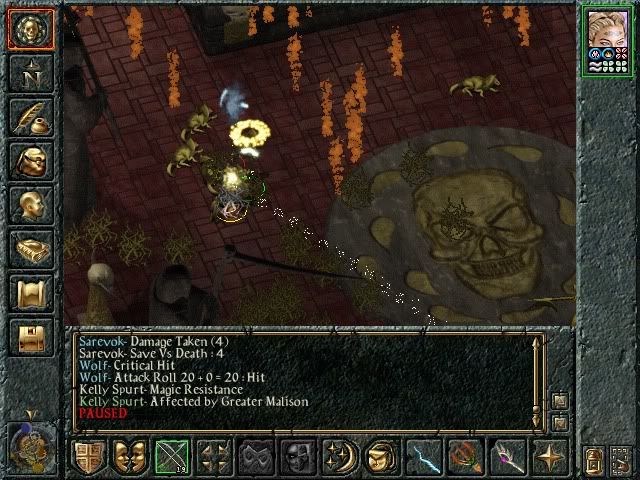This screenshot has height=480, width=640.
Task: Open the inventory with the helmeted figure icon
Action: tap(31, 161)
